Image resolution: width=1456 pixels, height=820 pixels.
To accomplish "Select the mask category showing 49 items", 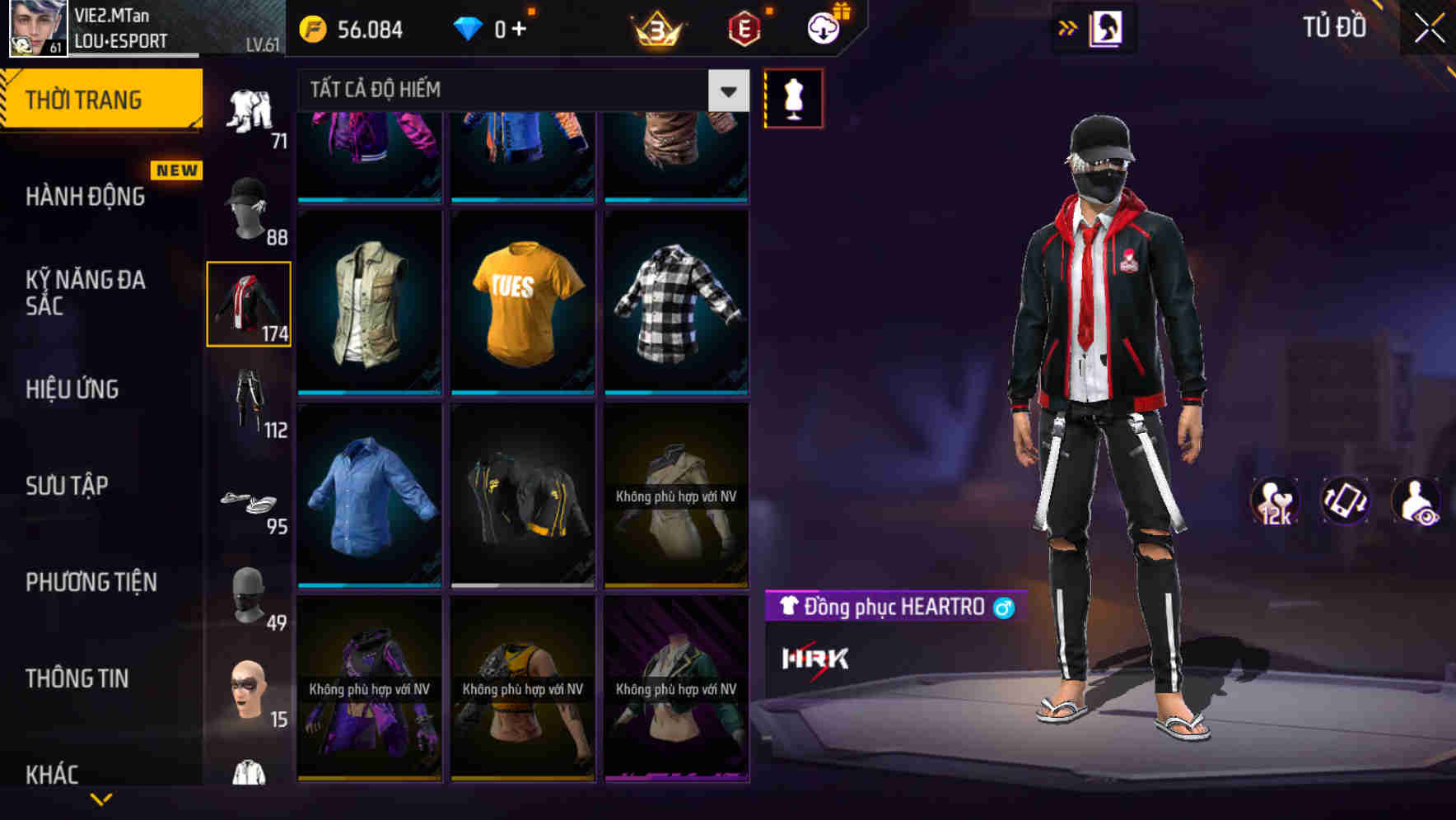I will (x=249, y=594).
